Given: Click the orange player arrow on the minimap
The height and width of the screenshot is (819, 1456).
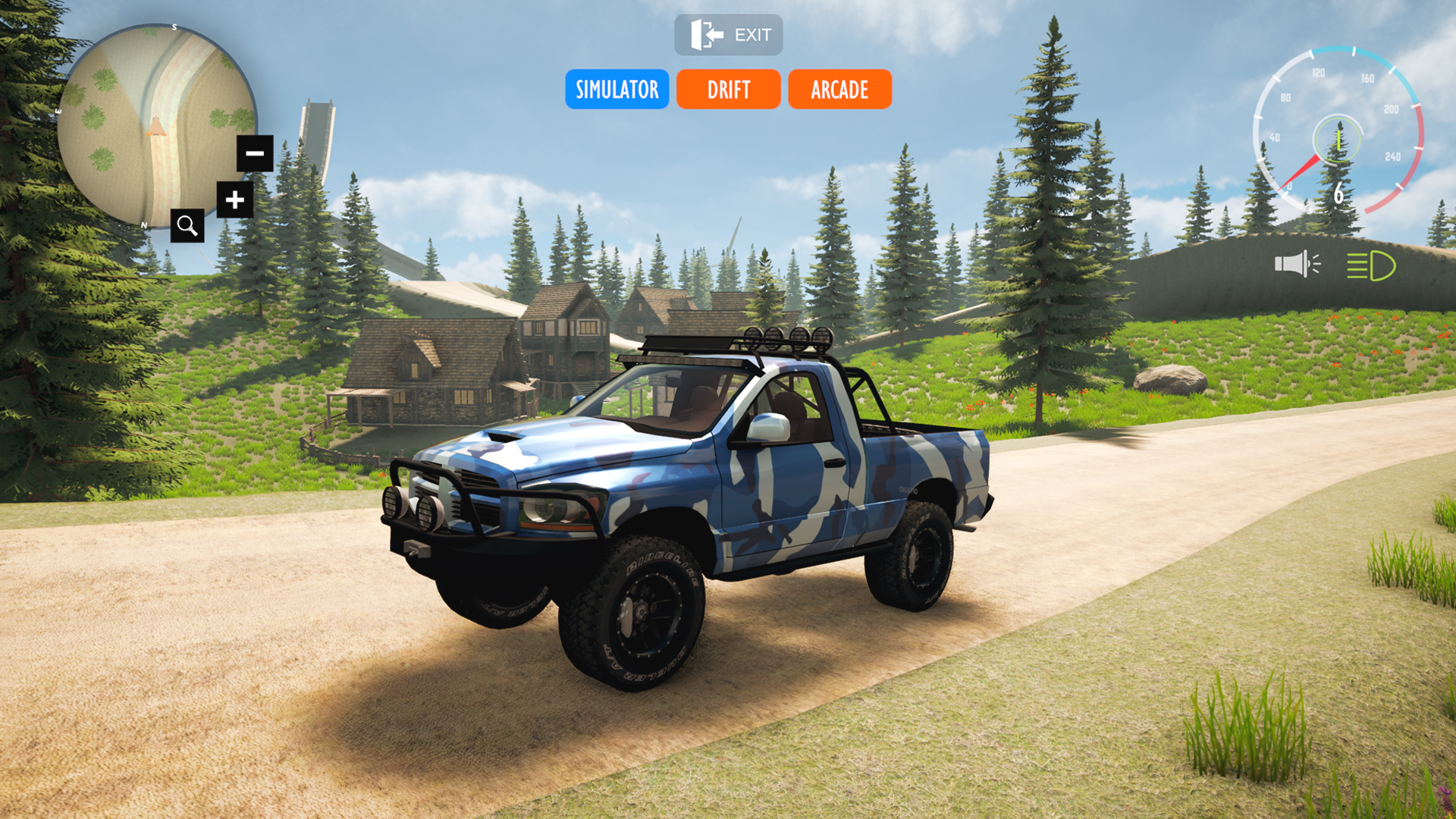Looking at the screenshot, I should click(x=155, y=129).
